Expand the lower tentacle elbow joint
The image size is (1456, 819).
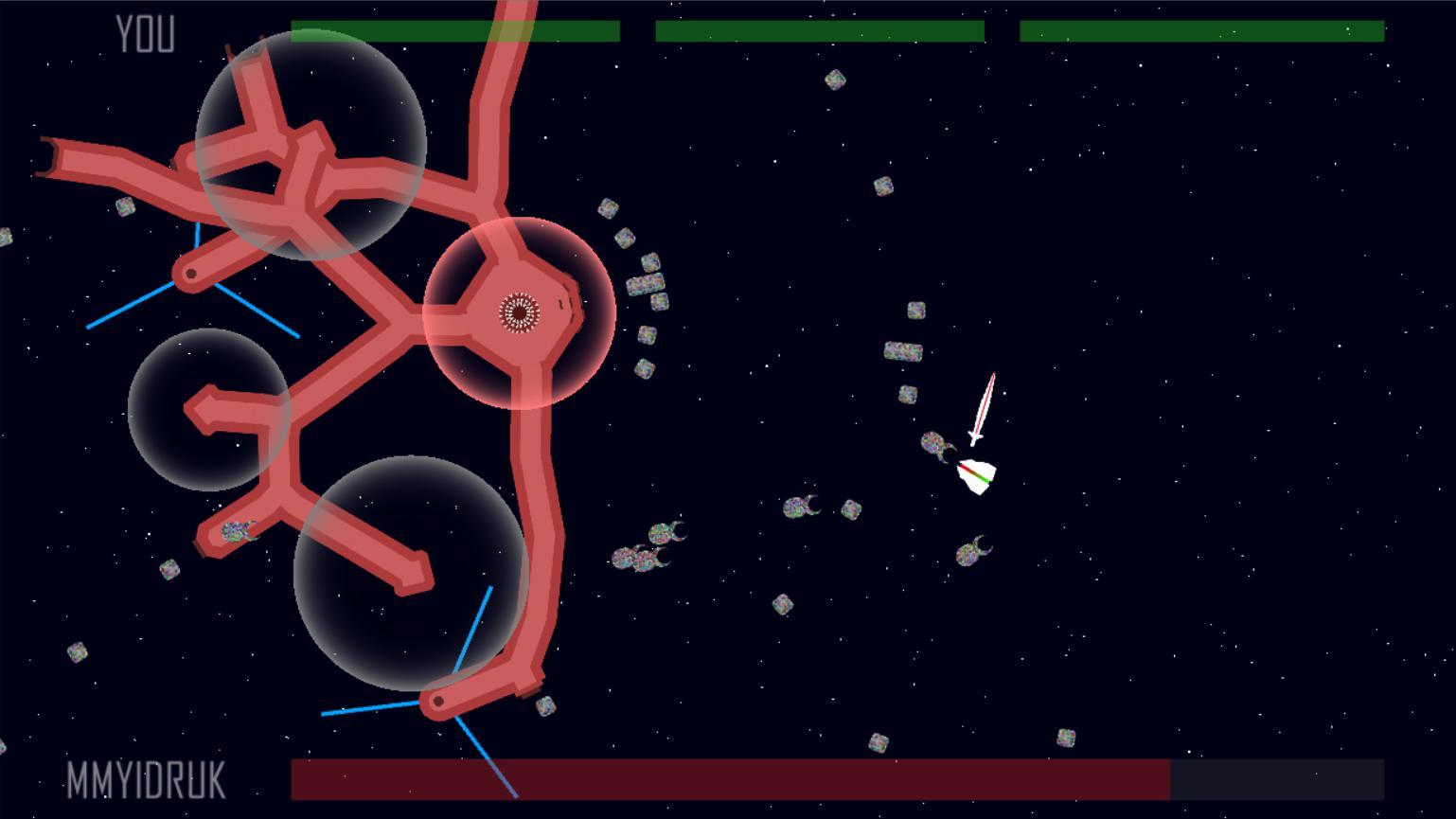coord(437,701)
